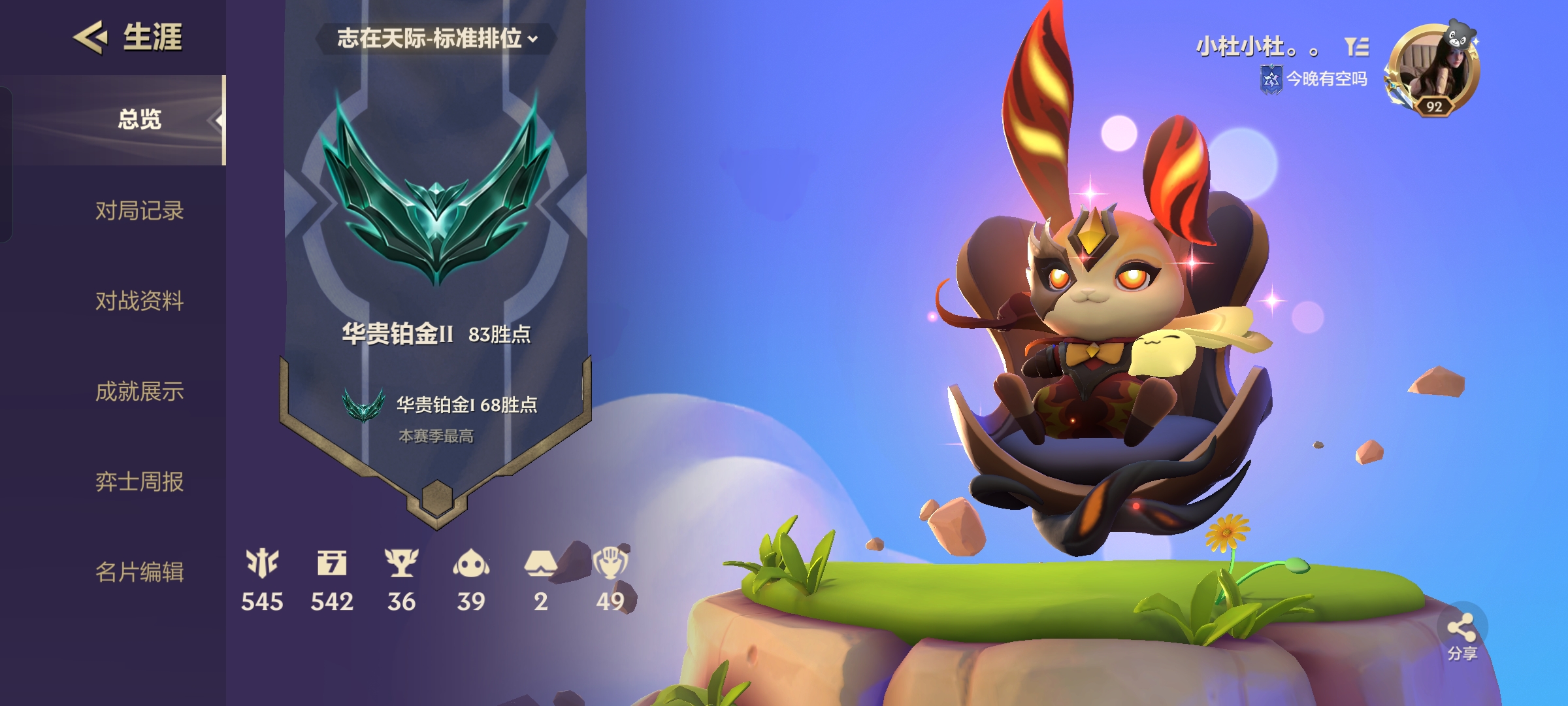Open the player avatar portrait
Viewport: 1568px width, 706px height.
[x=1432, y=71]
